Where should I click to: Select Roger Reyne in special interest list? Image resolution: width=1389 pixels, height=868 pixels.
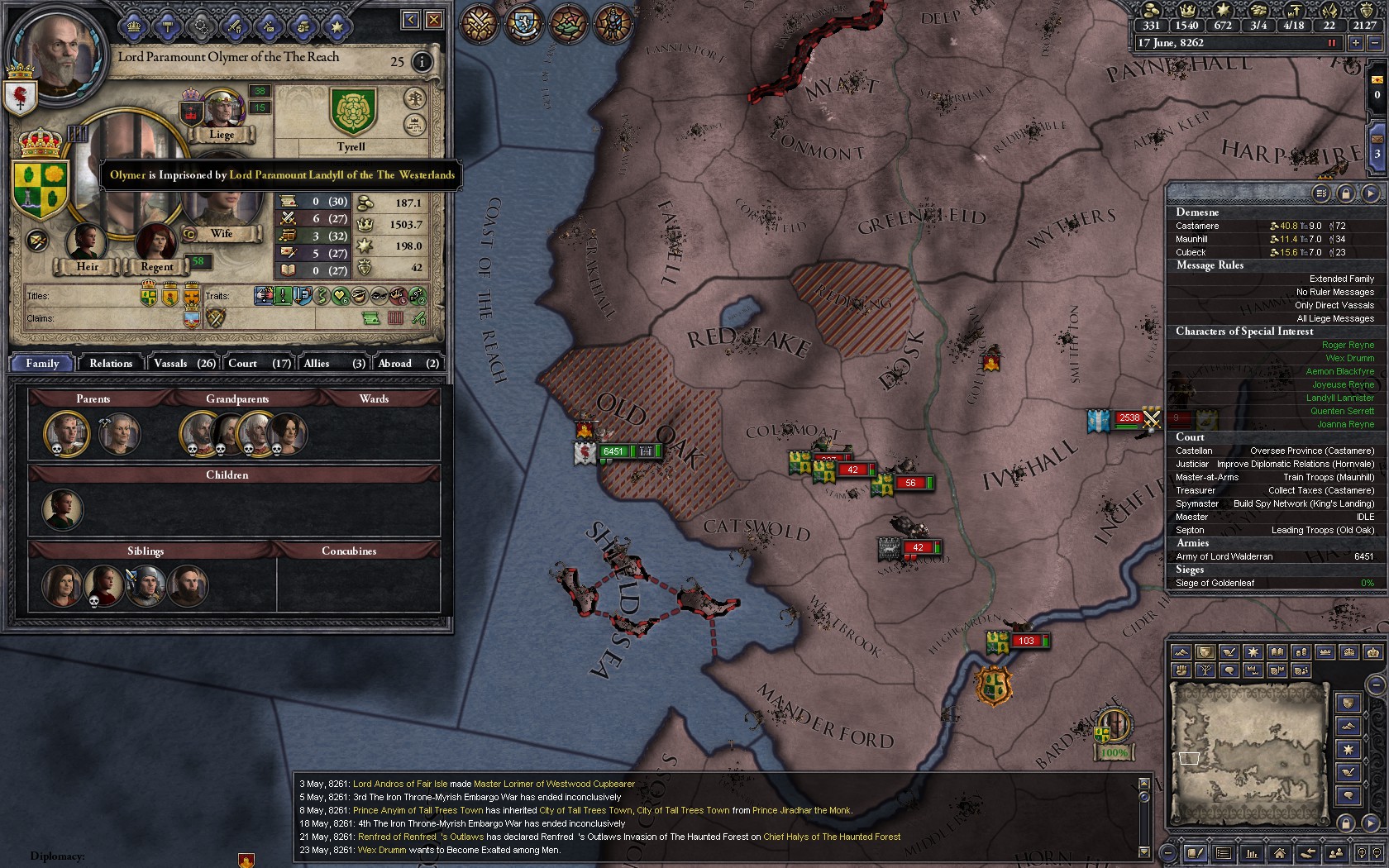pyautogui.click(x=1348, y=346)
